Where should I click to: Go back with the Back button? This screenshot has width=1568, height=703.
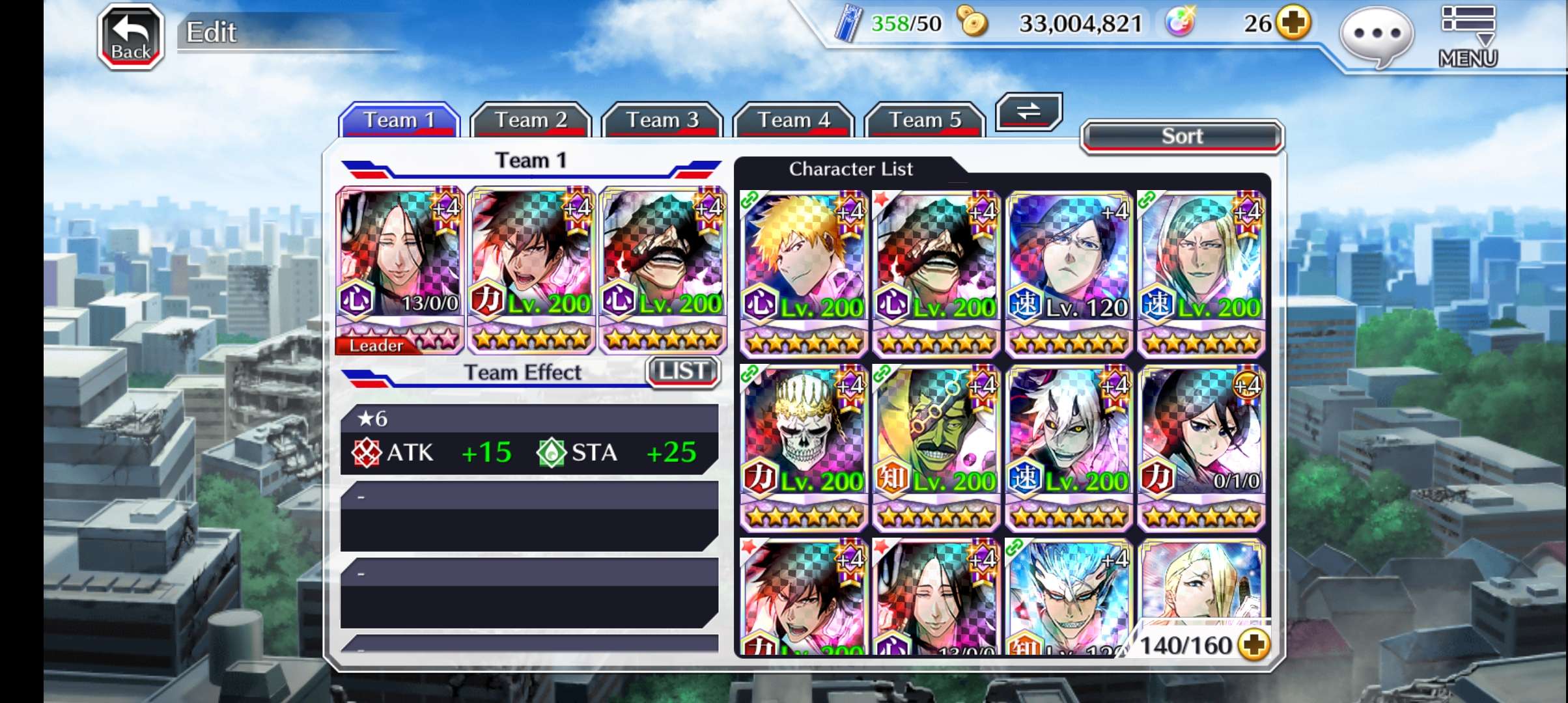tap(130, 38)
